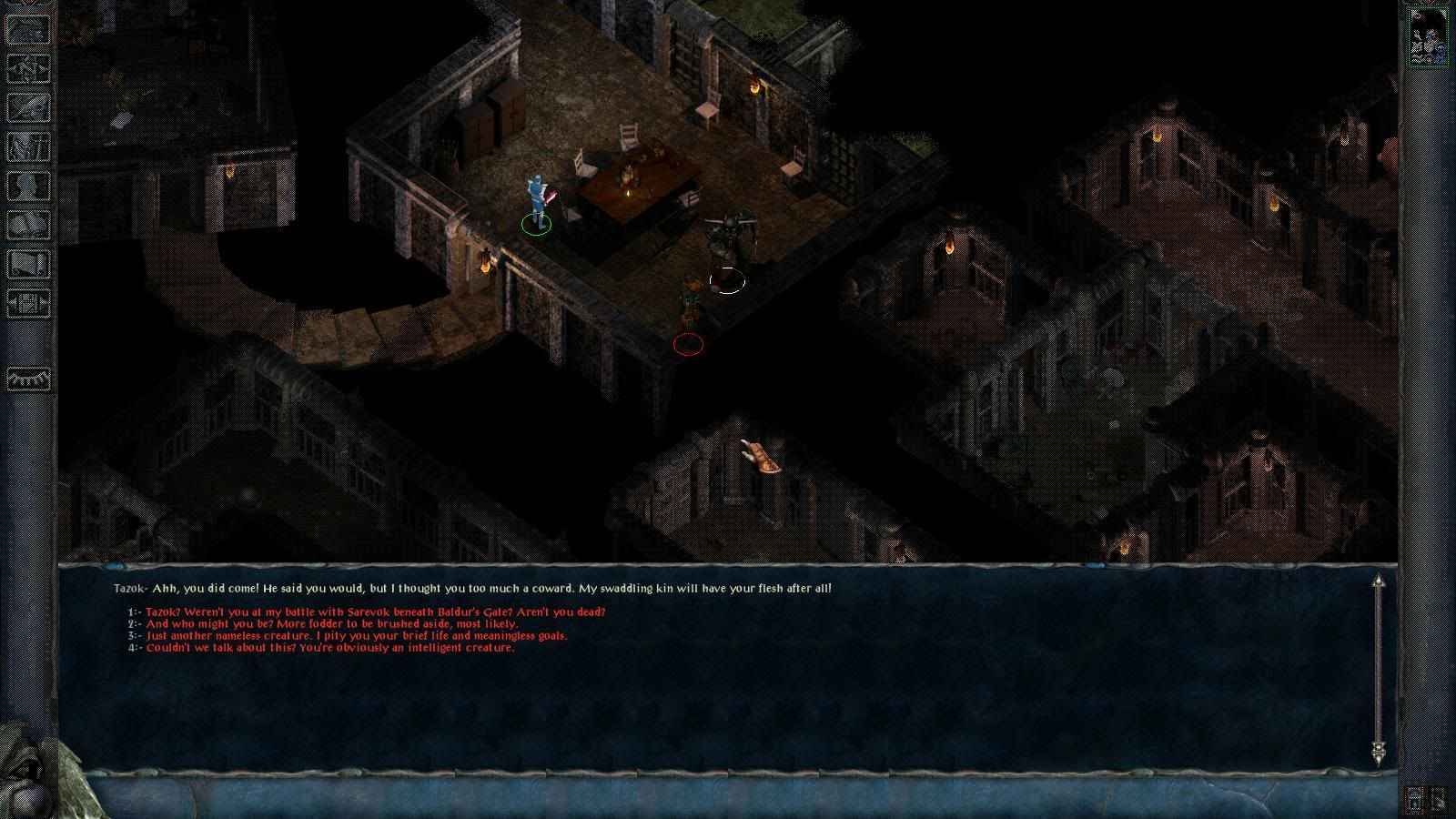This screenshot has height=819, width=1456.
Task: Select reply "And who might you be?"
Action: (331, 624)
